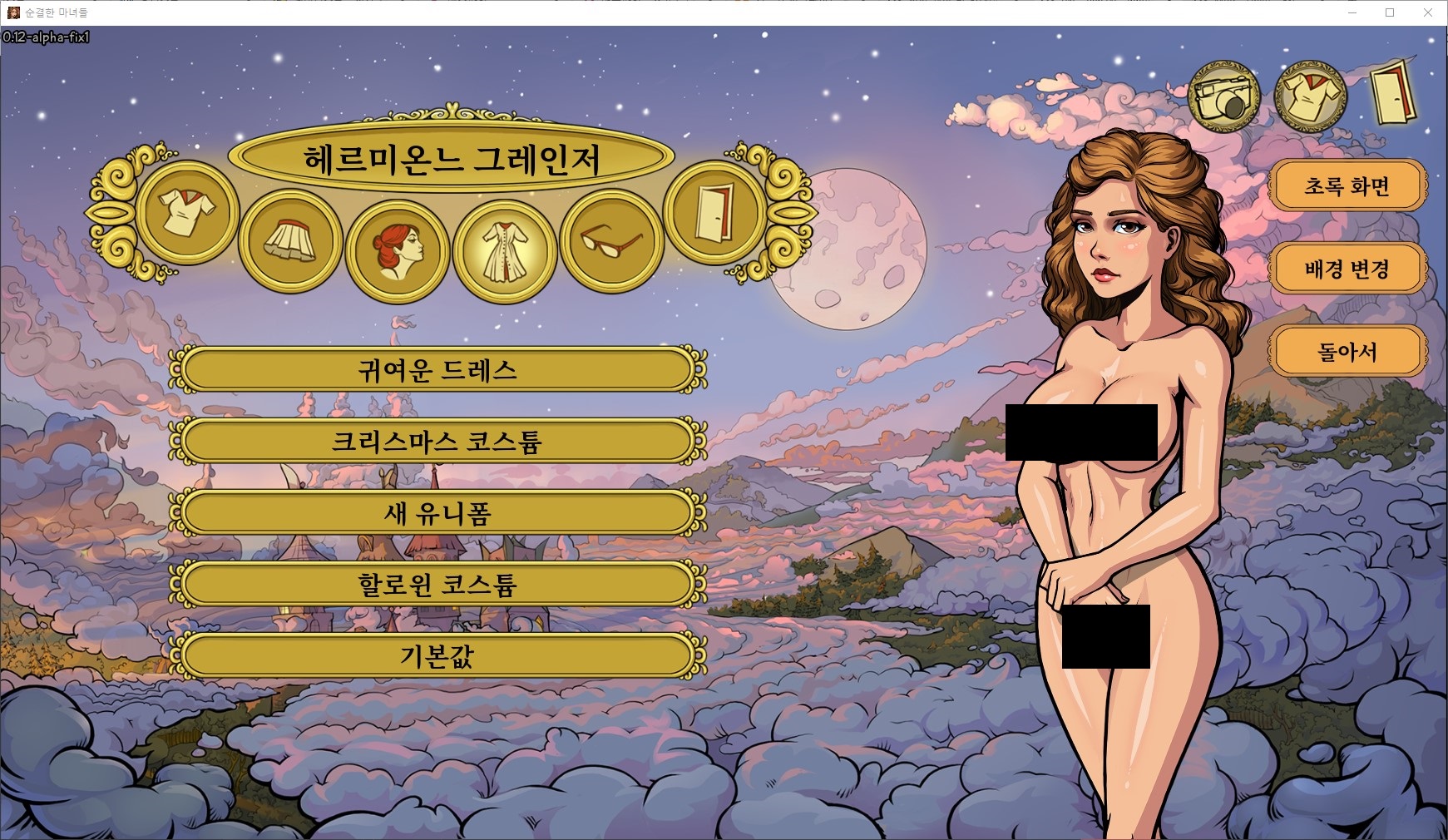Pick the 새 유니폼 outfit

coord(437,513)
